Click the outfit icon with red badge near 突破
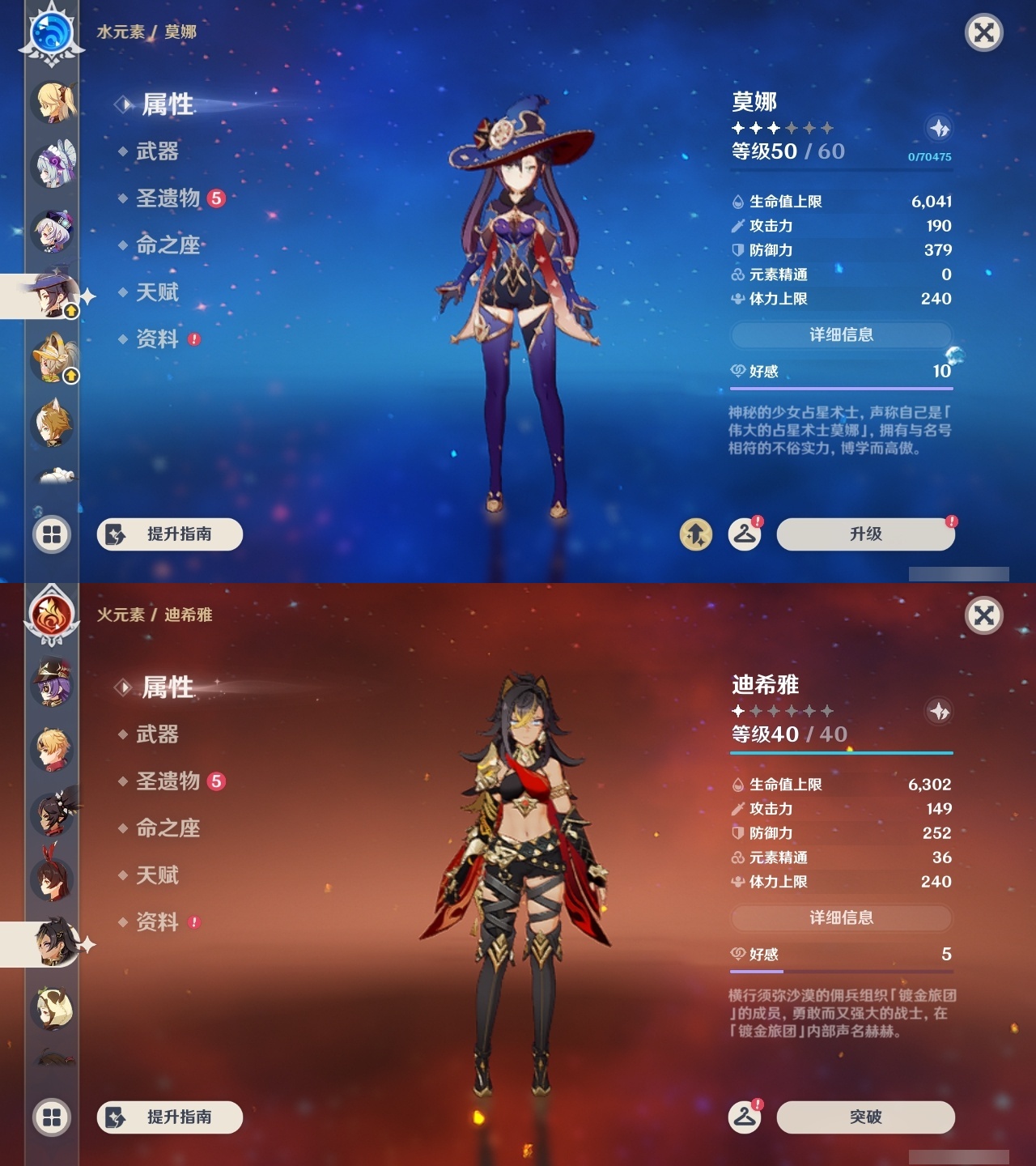 coord(744,1117)
